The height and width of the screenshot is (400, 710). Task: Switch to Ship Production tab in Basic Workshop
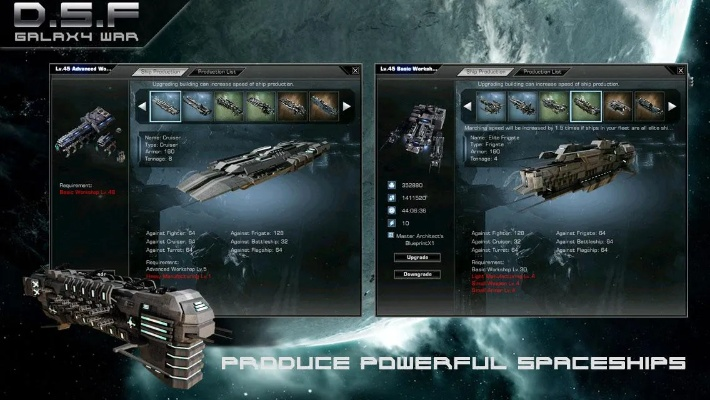pyautogui.click(x=488, y=72)
